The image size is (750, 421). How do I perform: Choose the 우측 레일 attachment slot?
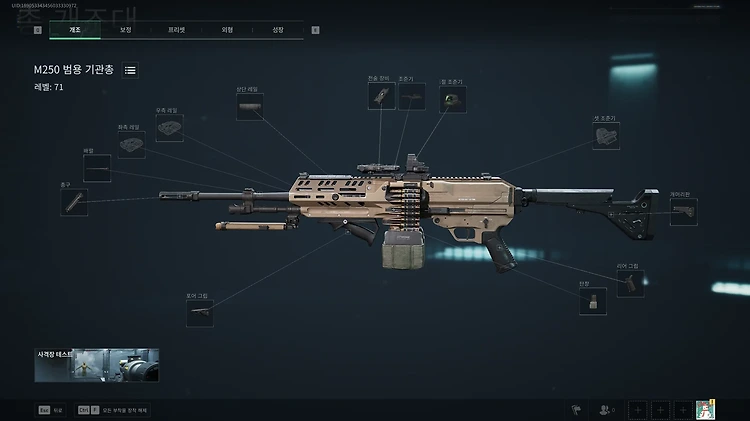click(x=169, y=128)
